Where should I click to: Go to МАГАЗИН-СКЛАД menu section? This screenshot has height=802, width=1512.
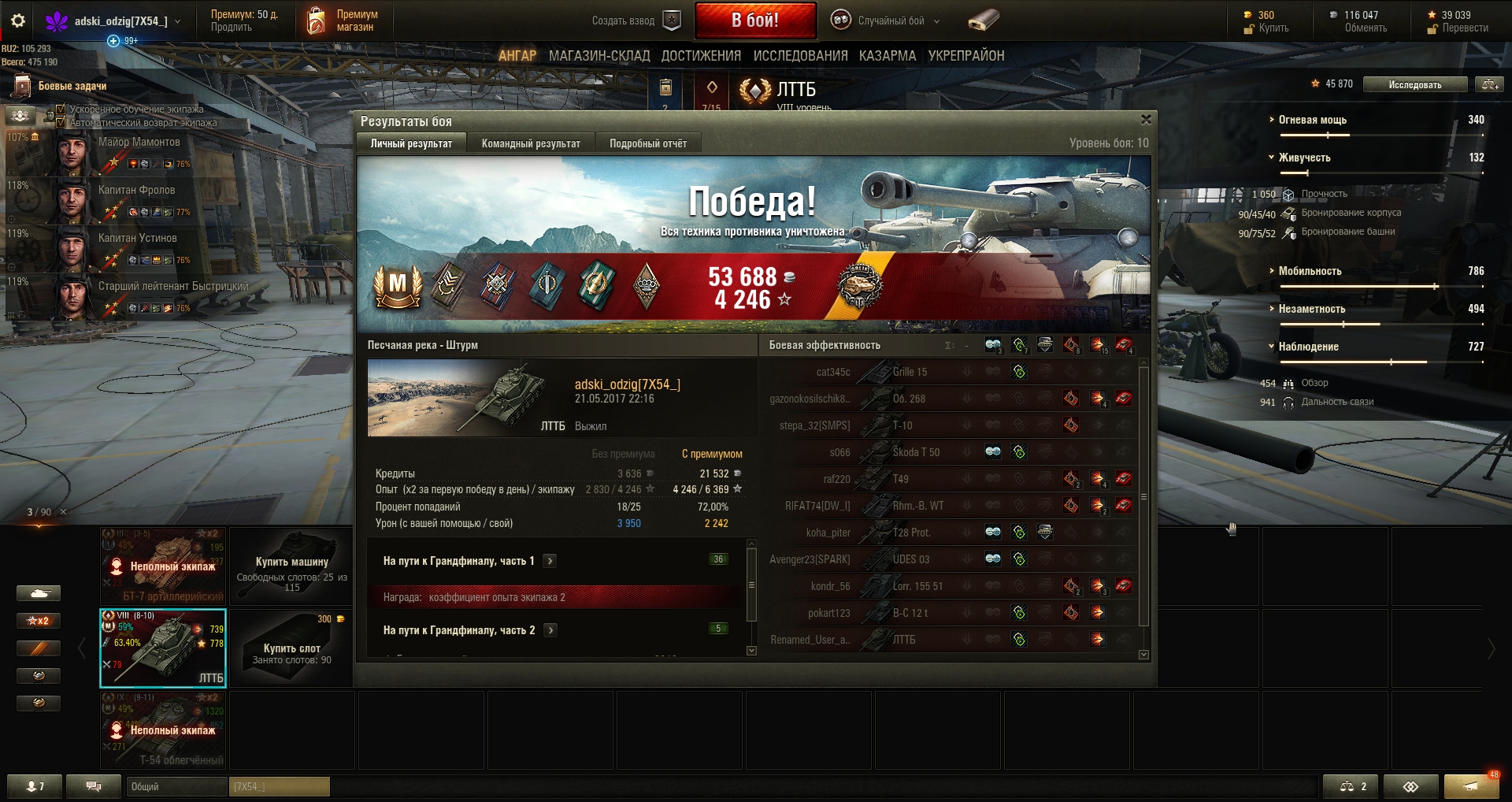[x=599, y=56]
